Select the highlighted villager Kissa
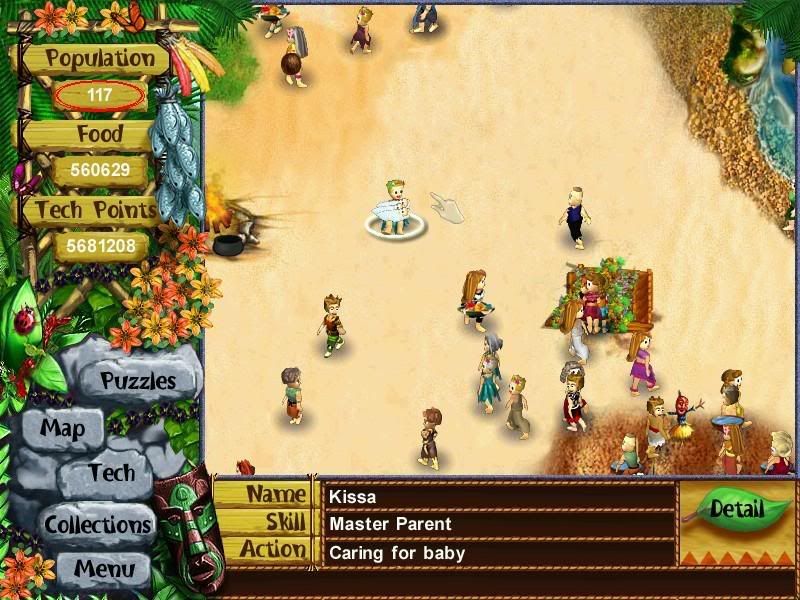Viewport: 800px width, 600px height. tap(394, 208)
